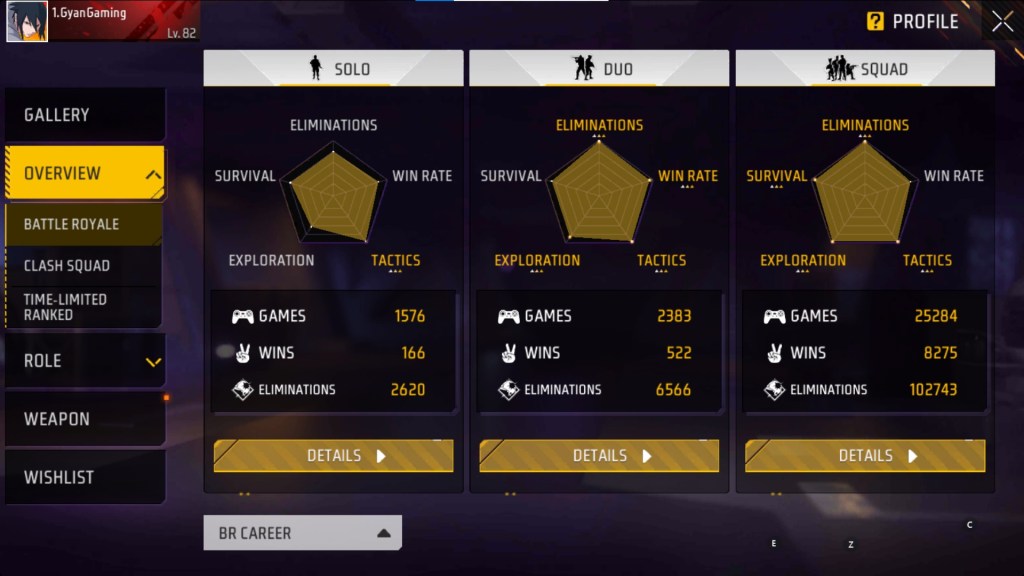This screenshot has height=576, width=1024.
Task: Open the Gallery section
Action: tap(84, 115)
